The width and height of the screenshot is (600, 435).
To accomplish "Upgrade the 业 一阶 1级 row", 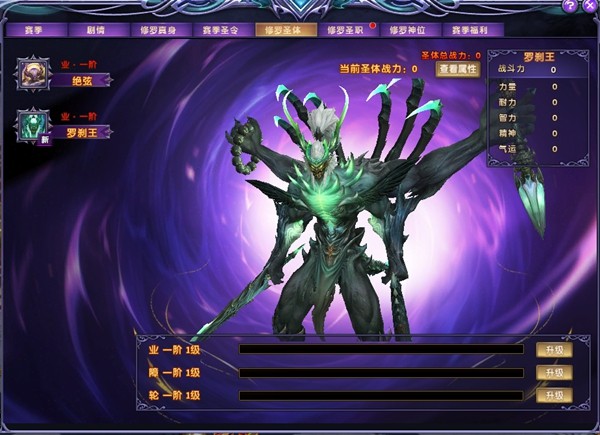I will (x=554, y=350).
